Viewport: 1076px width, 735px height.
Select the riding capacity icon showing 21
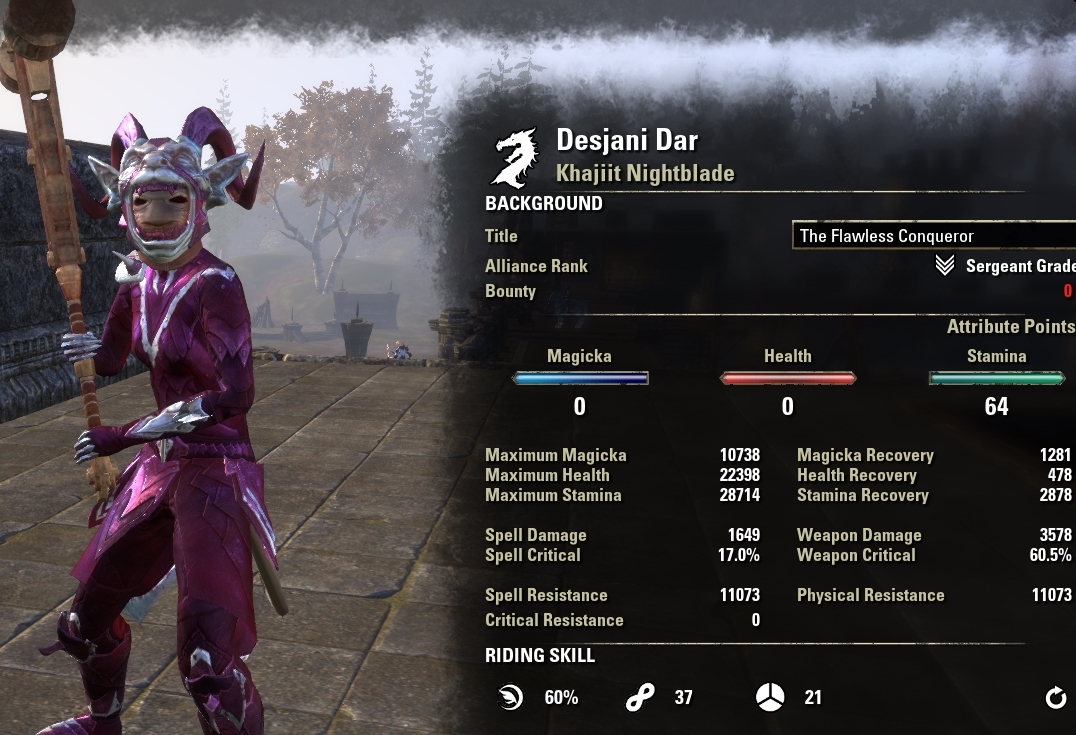(x=770, y=698)
